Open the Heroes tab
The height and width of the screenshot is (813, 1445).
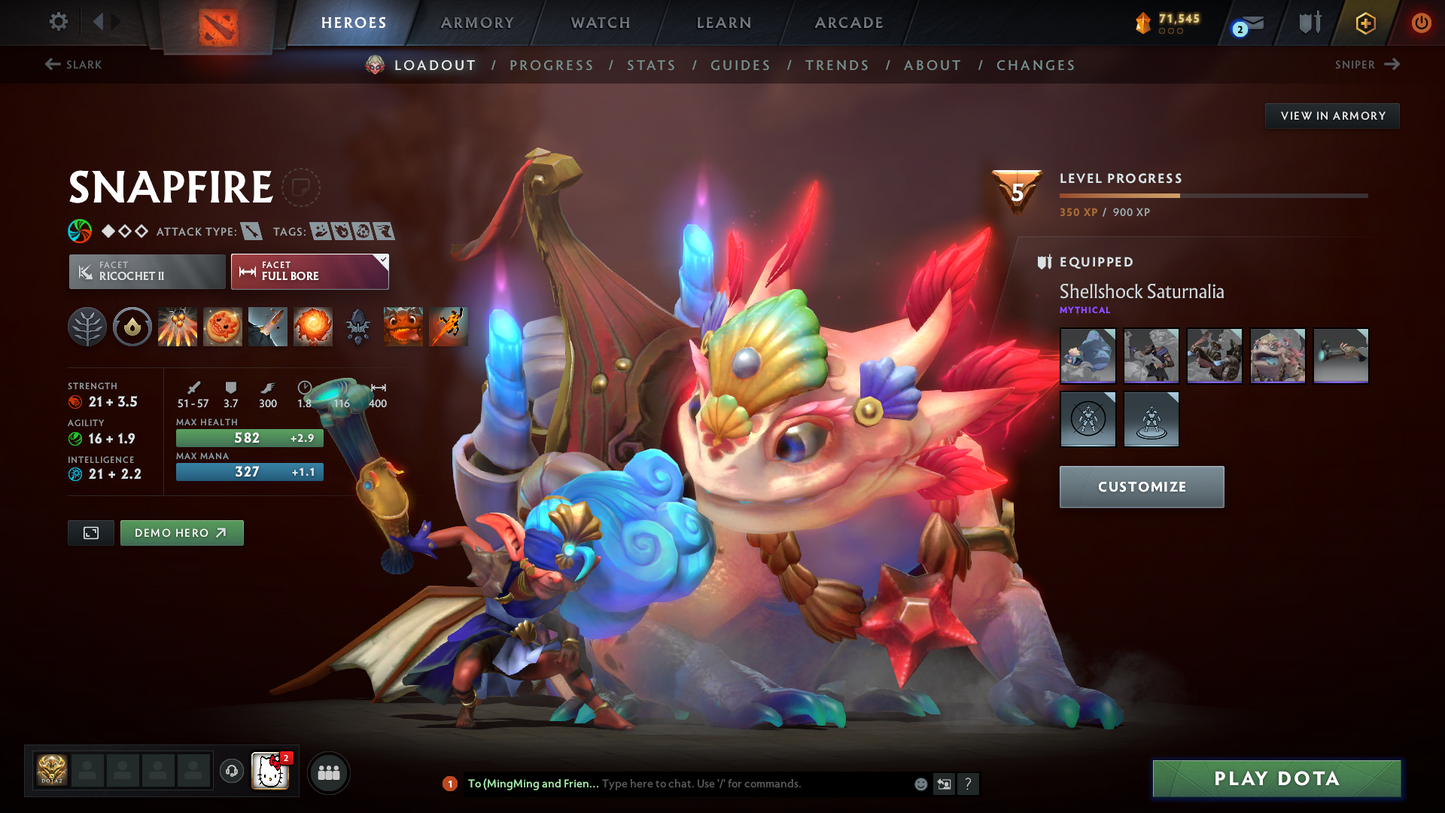354,22
